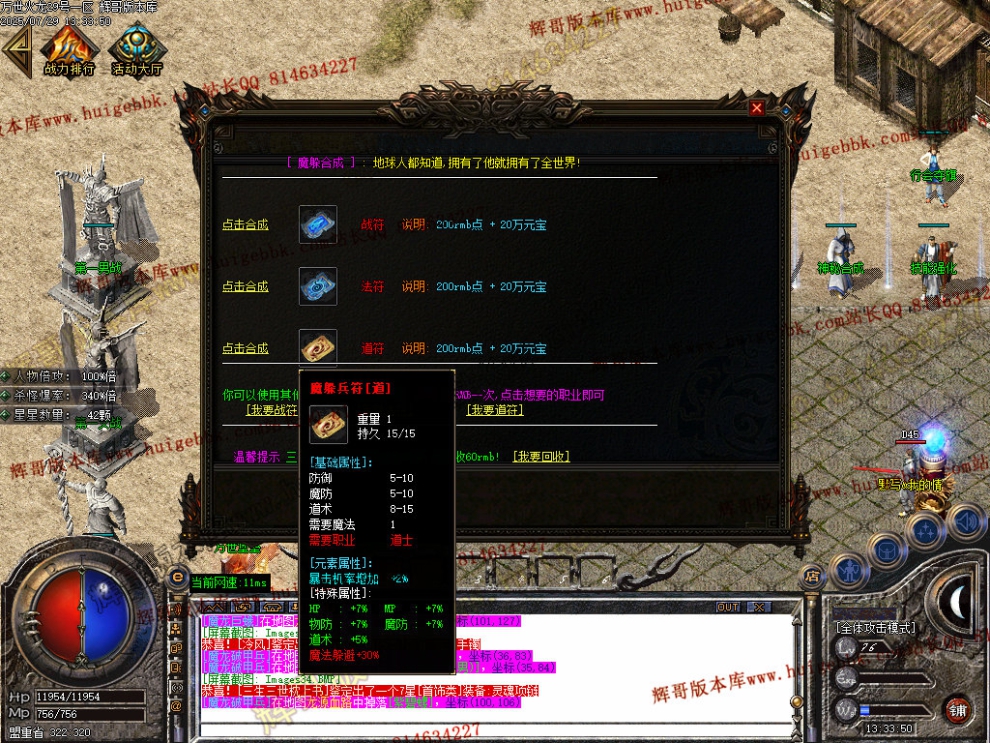Open the 活动大厅 activity hall
The width and height of the screenshot is (990, 743).
(x=137, y=50)
